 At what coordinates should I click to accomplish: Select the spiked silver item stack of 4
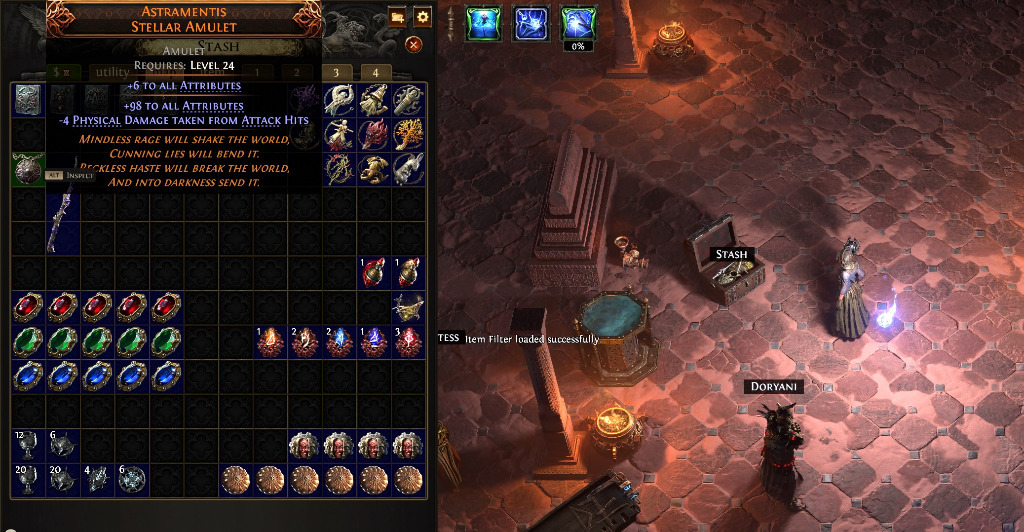pos(96,480)
